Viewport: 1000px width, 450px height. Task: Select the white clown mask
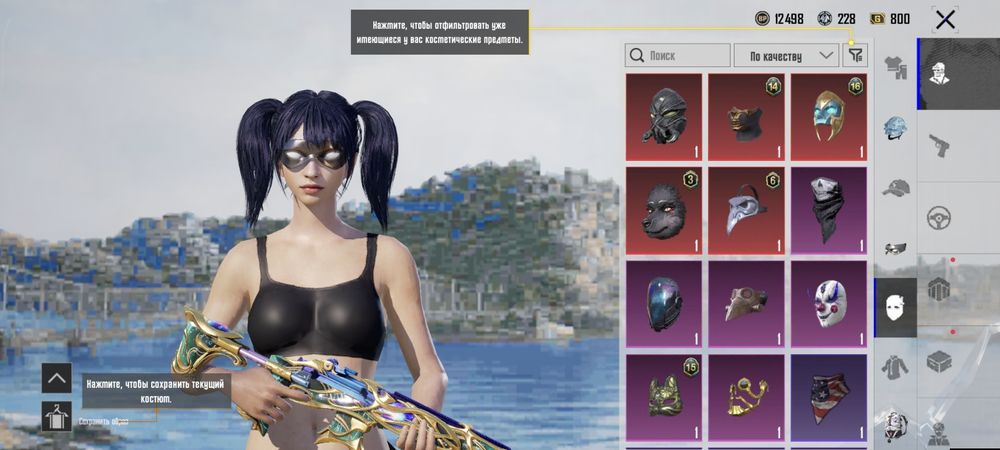[829, 303]
